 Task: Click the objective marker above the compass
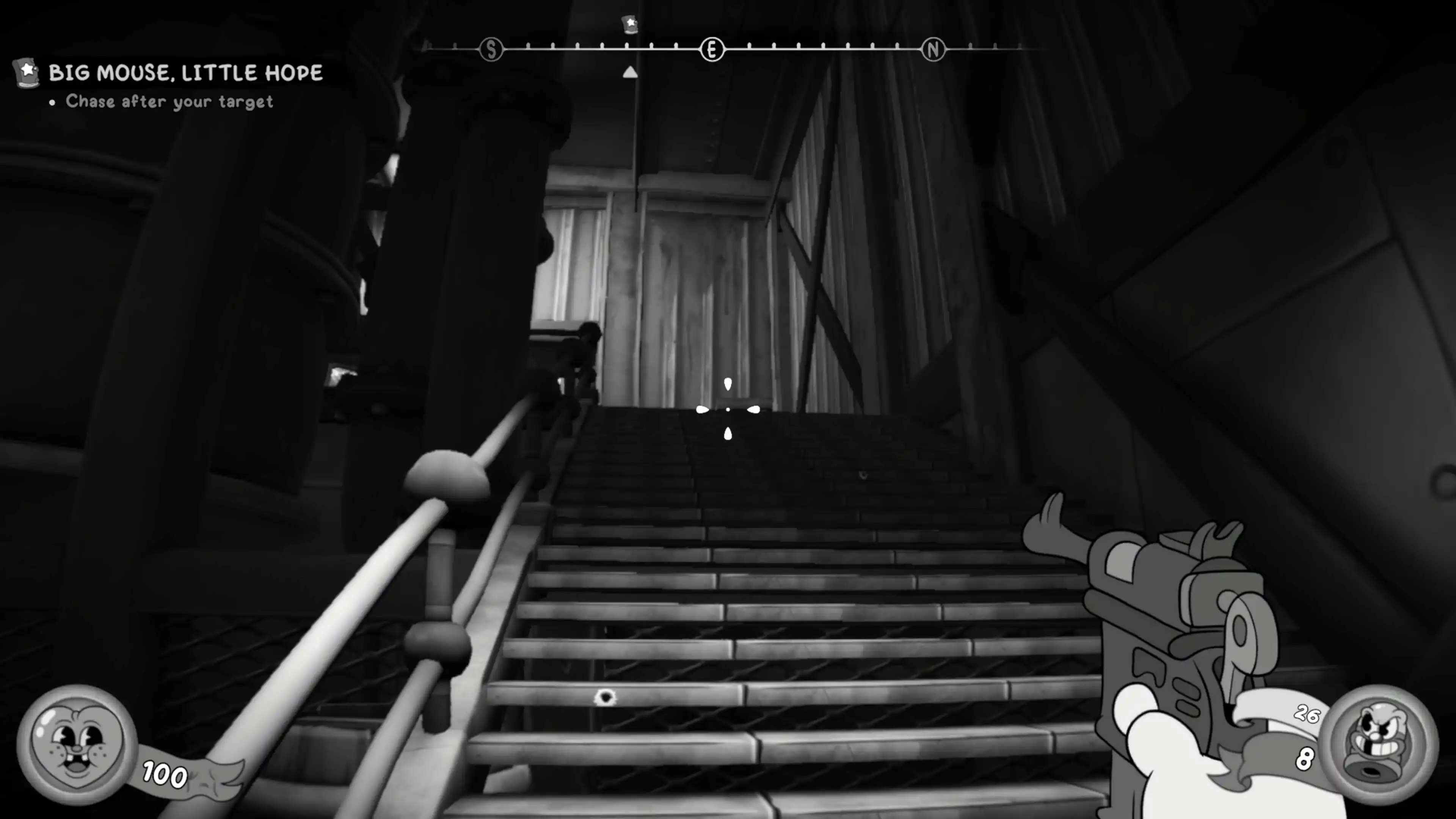(630, 25)
